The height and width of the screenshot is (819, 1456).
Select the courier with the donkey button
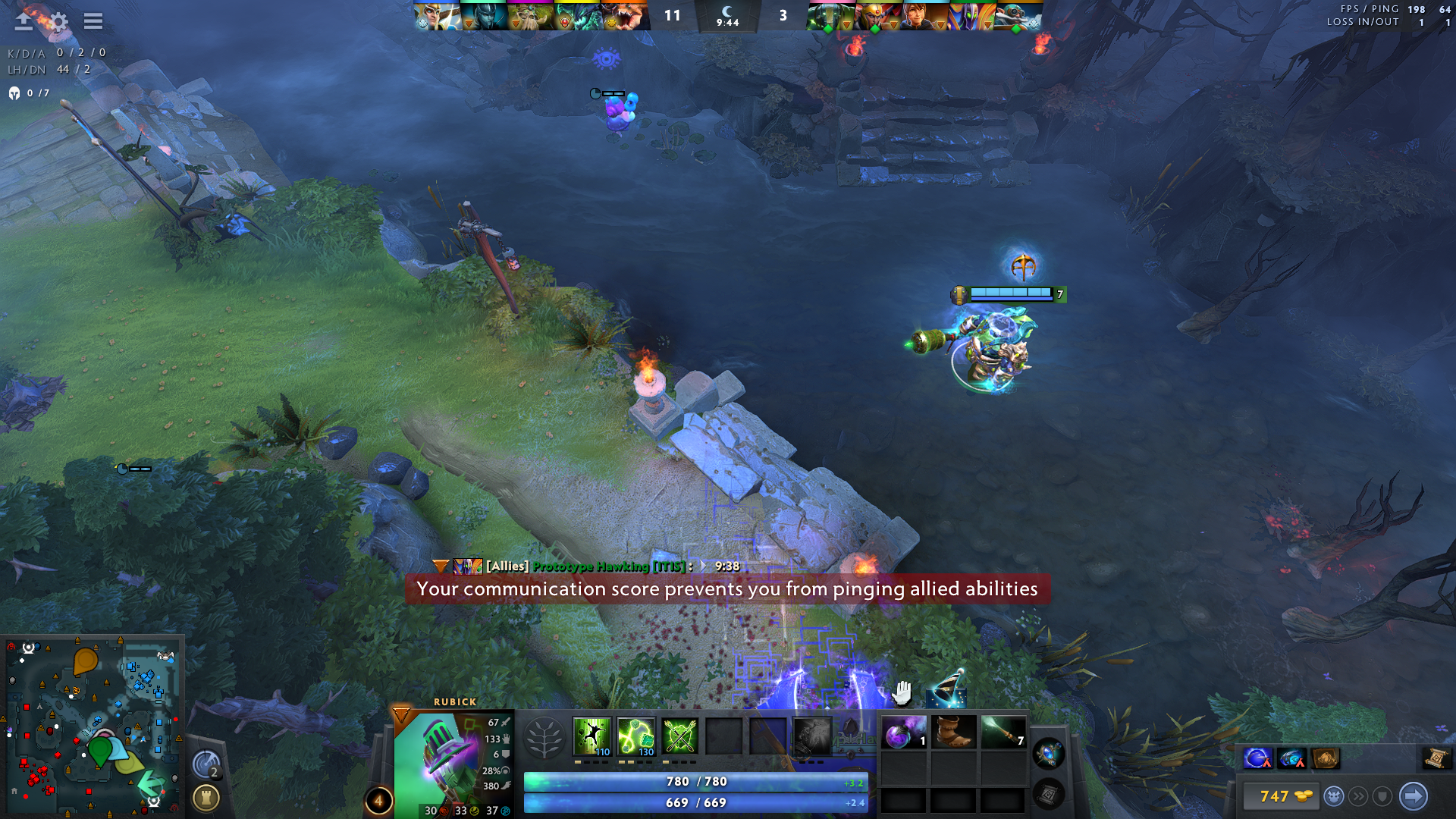click(1334, 796)
